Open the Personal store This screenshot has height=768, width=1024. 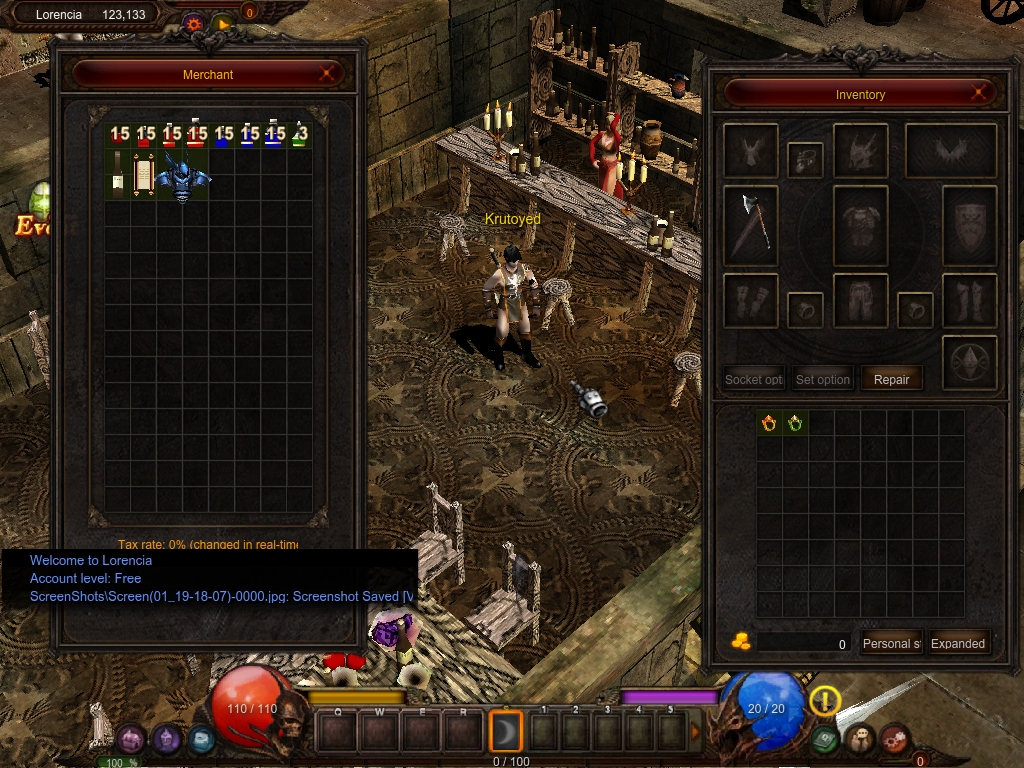(x=890, y=643)
